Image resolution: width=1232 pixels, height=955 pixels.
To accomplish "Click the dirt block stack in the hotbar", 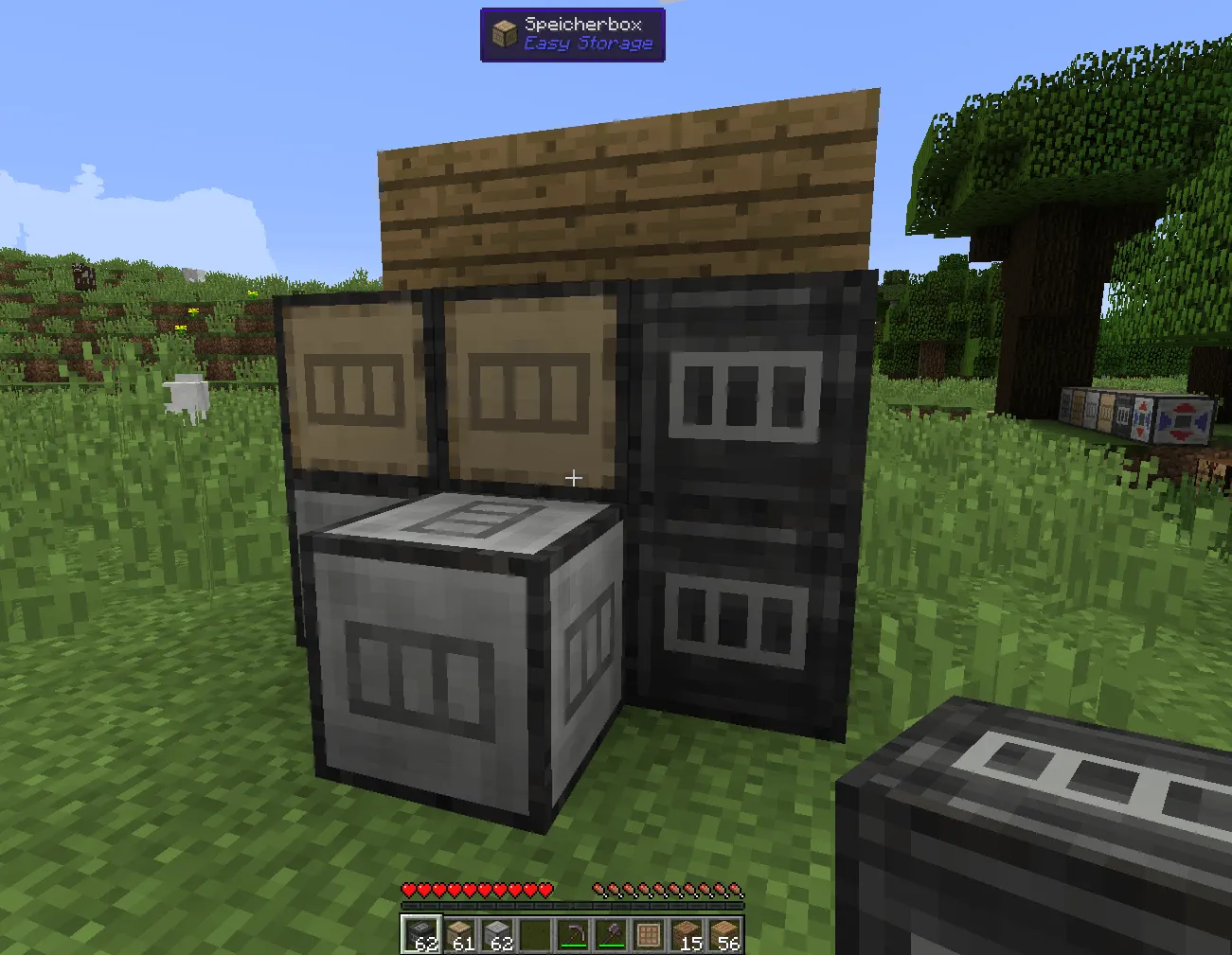I will pyautogui.click(x=688, y=932).
